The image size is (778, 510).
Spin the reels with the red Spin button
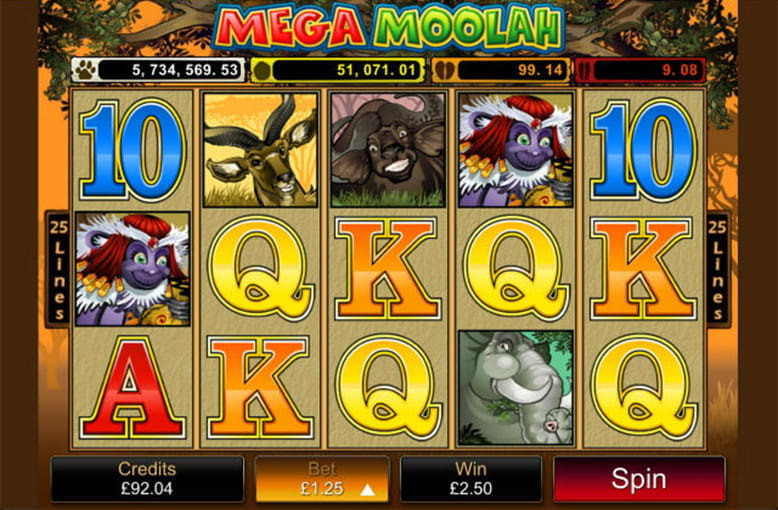click(x=639, y=479)
